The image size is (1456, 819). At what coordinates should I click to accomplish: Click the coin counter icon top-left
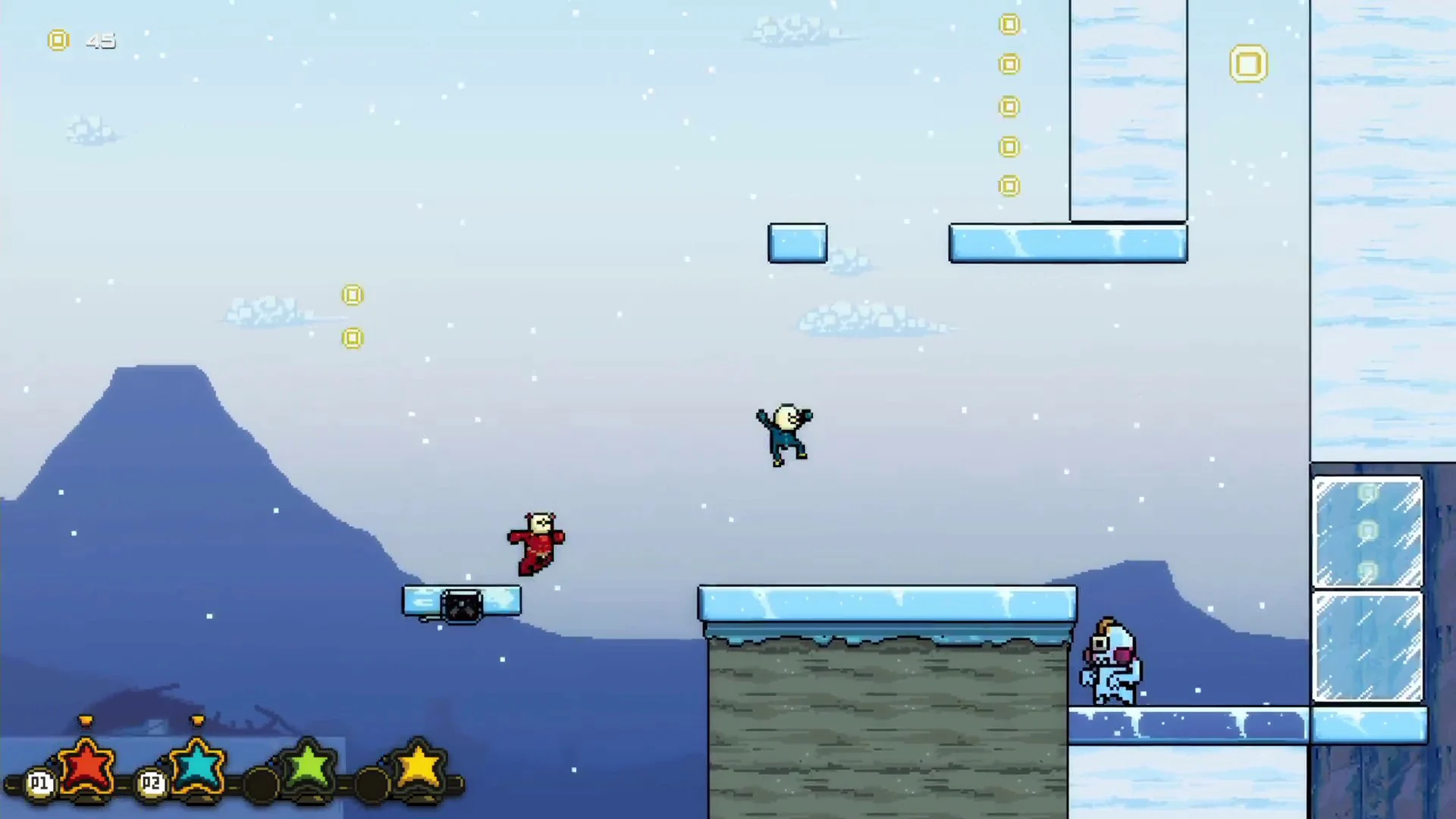[58, 40]
